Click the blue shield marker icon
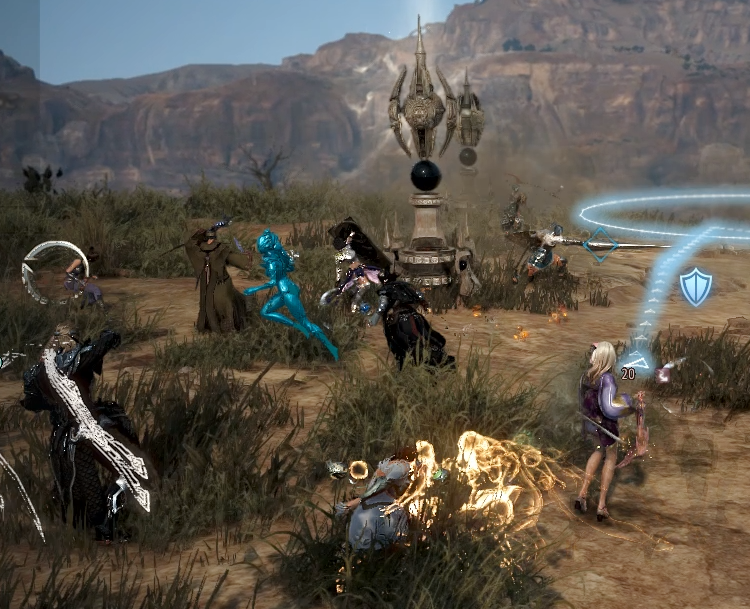 (x=695, y=287)
